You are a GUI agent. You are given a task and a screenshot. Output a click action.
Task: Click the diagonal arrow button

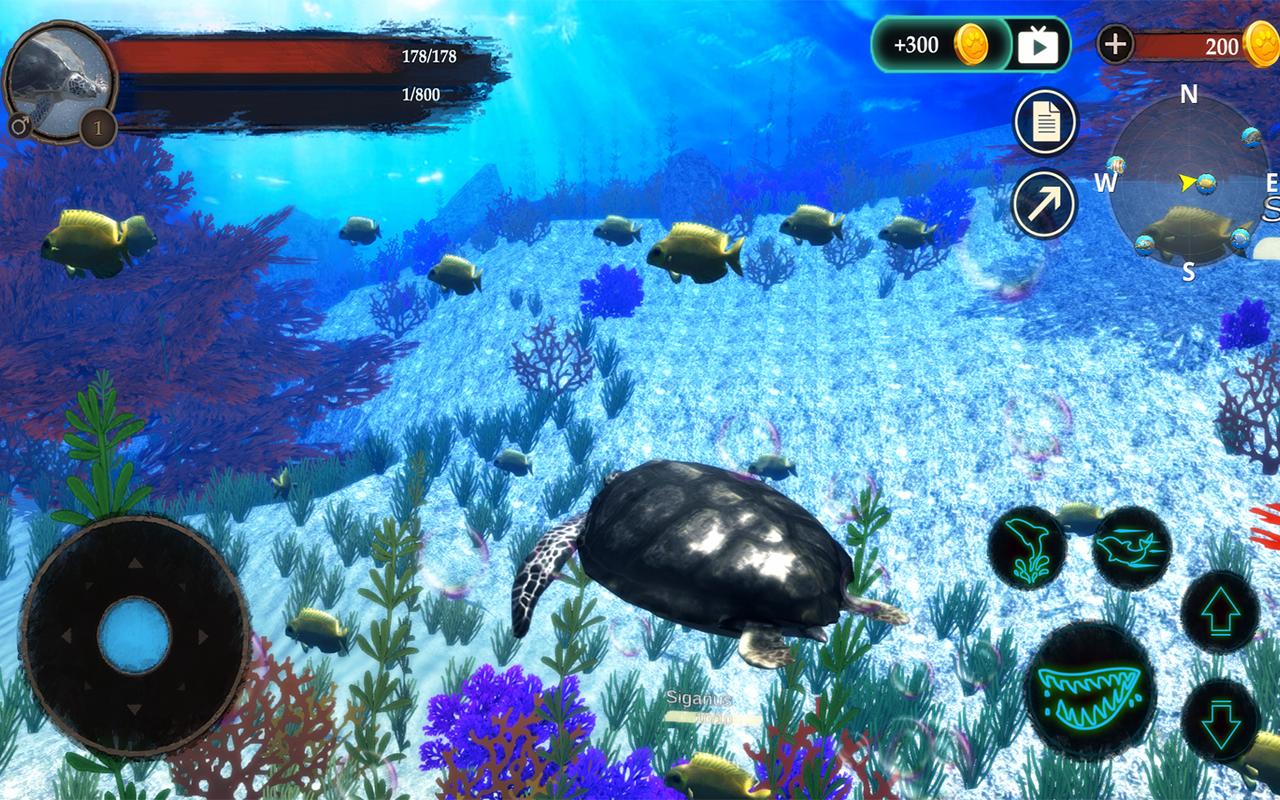pyautogui.click(x=1044, y=204)
